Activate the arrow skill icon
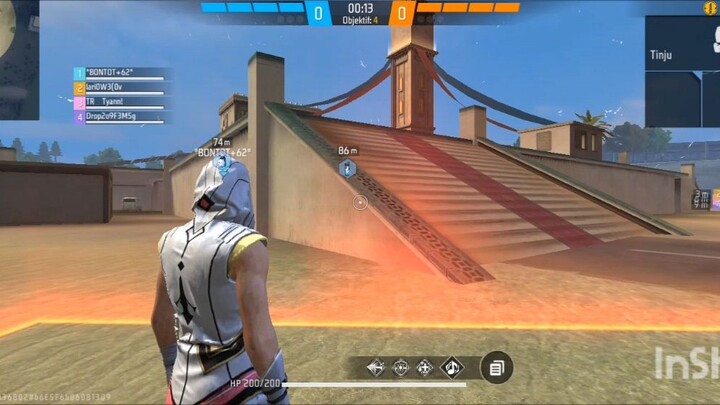720x405 pixels. tap(376, 368)
